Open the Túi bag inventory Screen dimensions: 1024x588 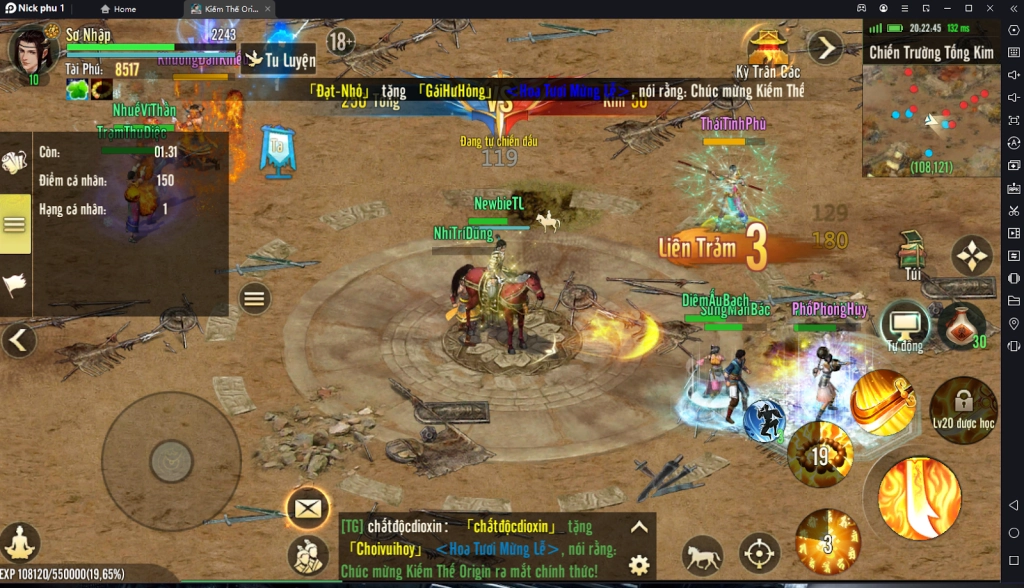pyautogui.click(x=911, y=252)
